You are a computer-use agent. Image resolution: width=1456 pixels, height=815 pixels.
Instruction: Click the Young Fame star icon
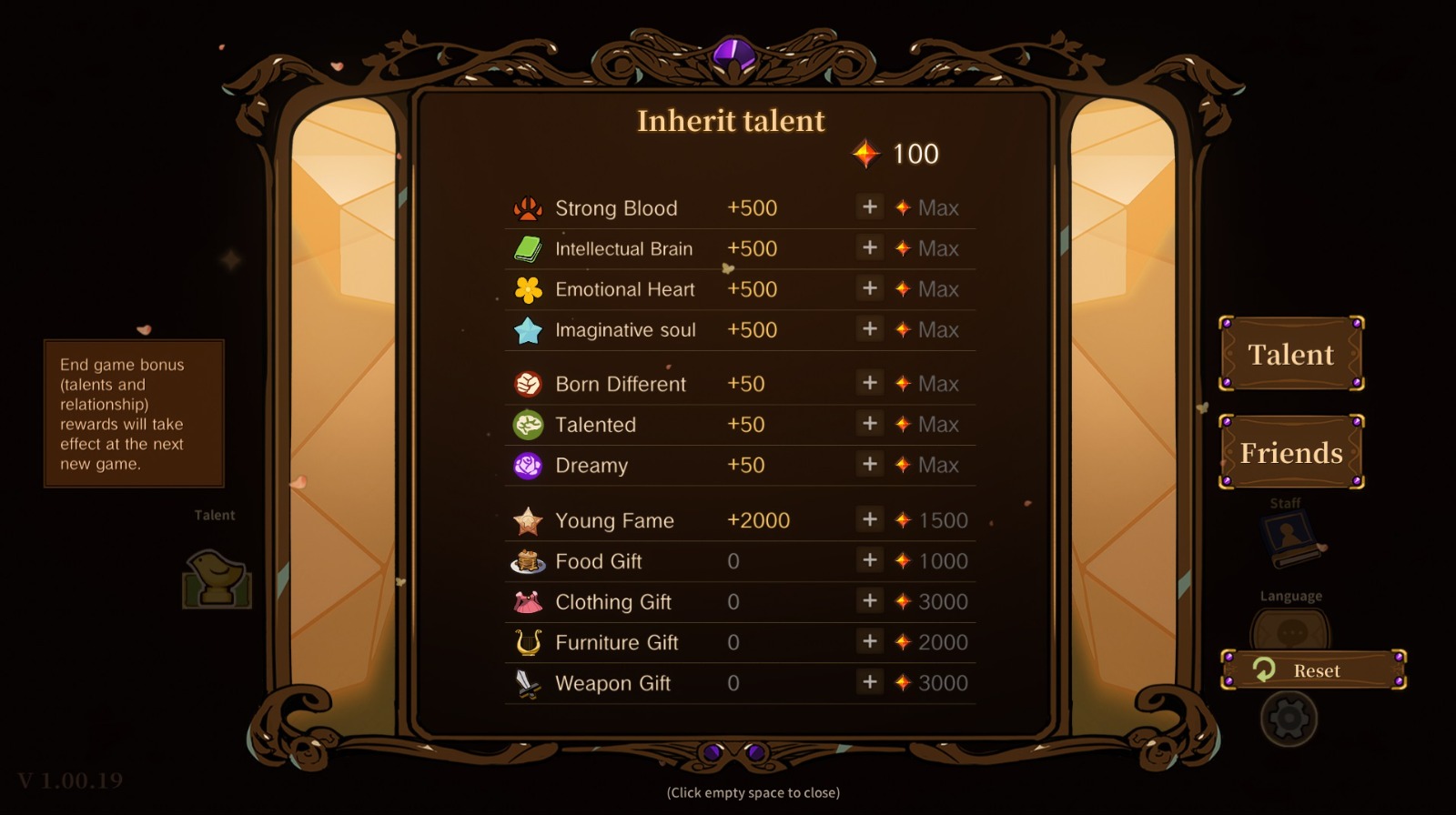point(526,519)
